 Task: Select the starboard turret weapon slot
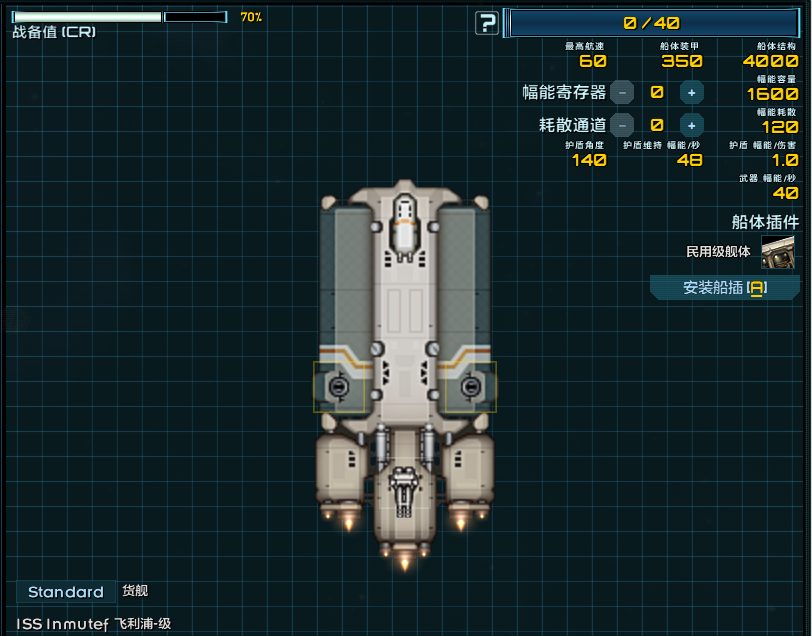470,387
